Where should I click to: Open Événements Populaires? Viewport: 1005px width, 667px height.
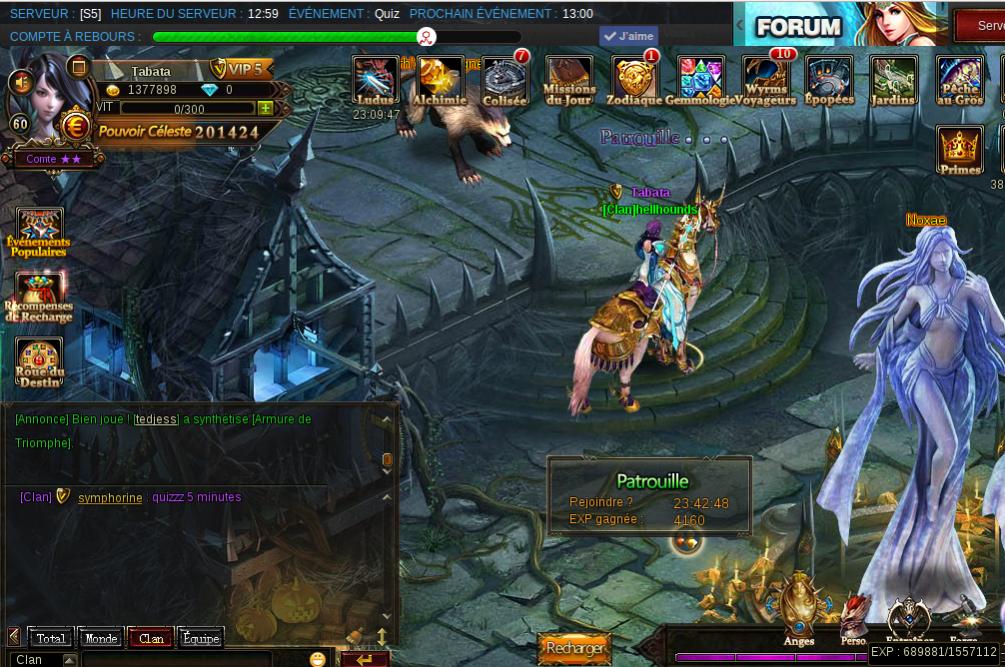(39, 232)
